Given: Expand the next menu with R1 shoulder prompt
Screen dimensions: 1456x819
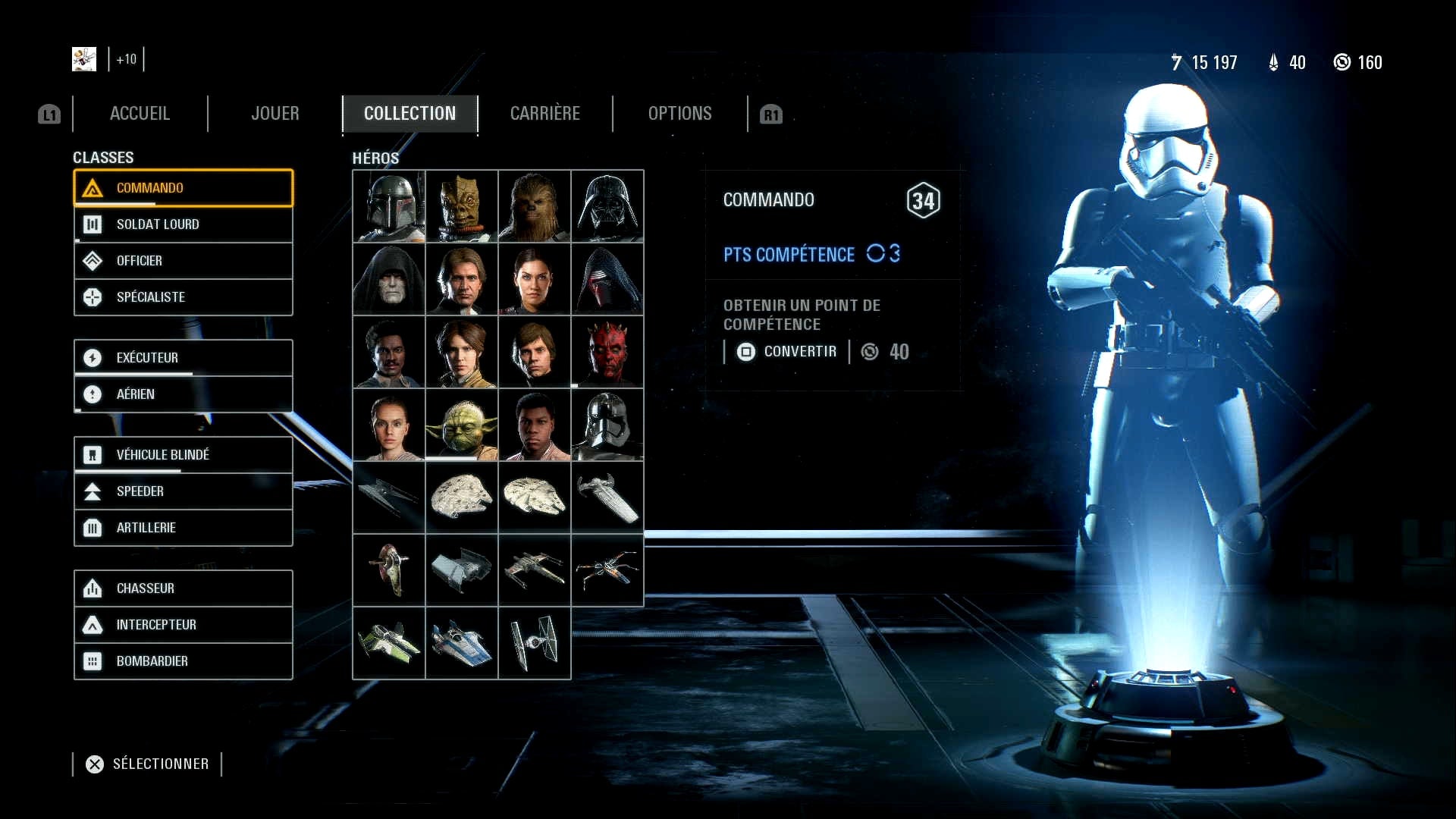Looking at the screenshot, I should [772, 114].
